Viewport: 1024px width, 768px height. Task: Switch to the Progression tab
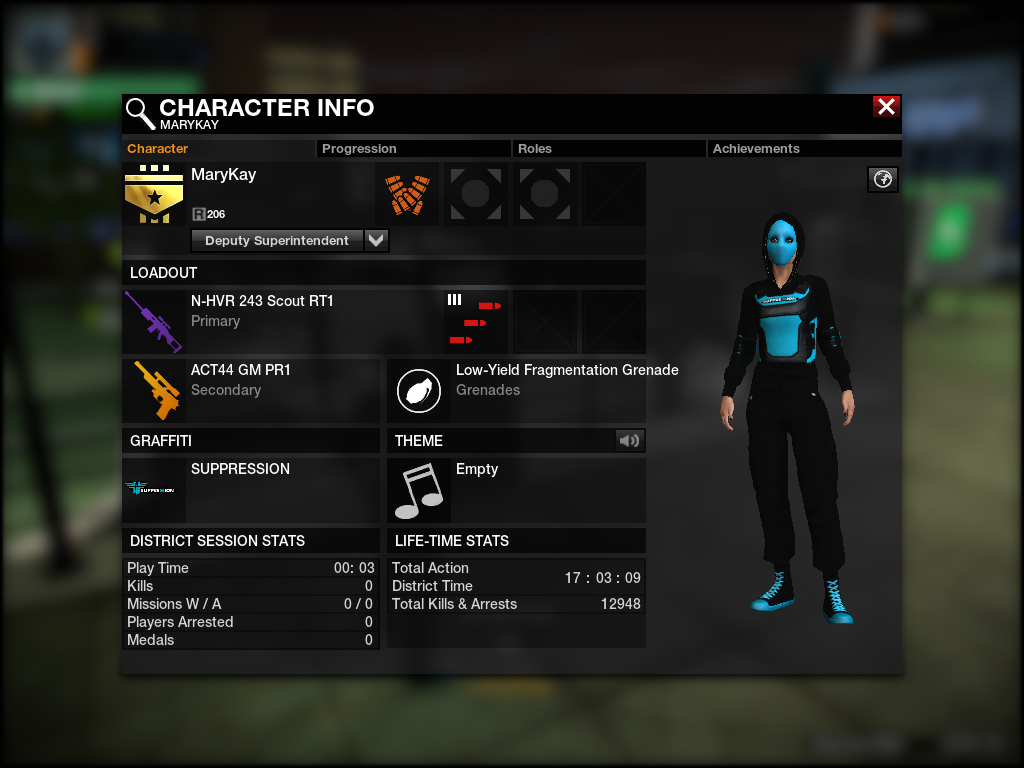point(359,149)
